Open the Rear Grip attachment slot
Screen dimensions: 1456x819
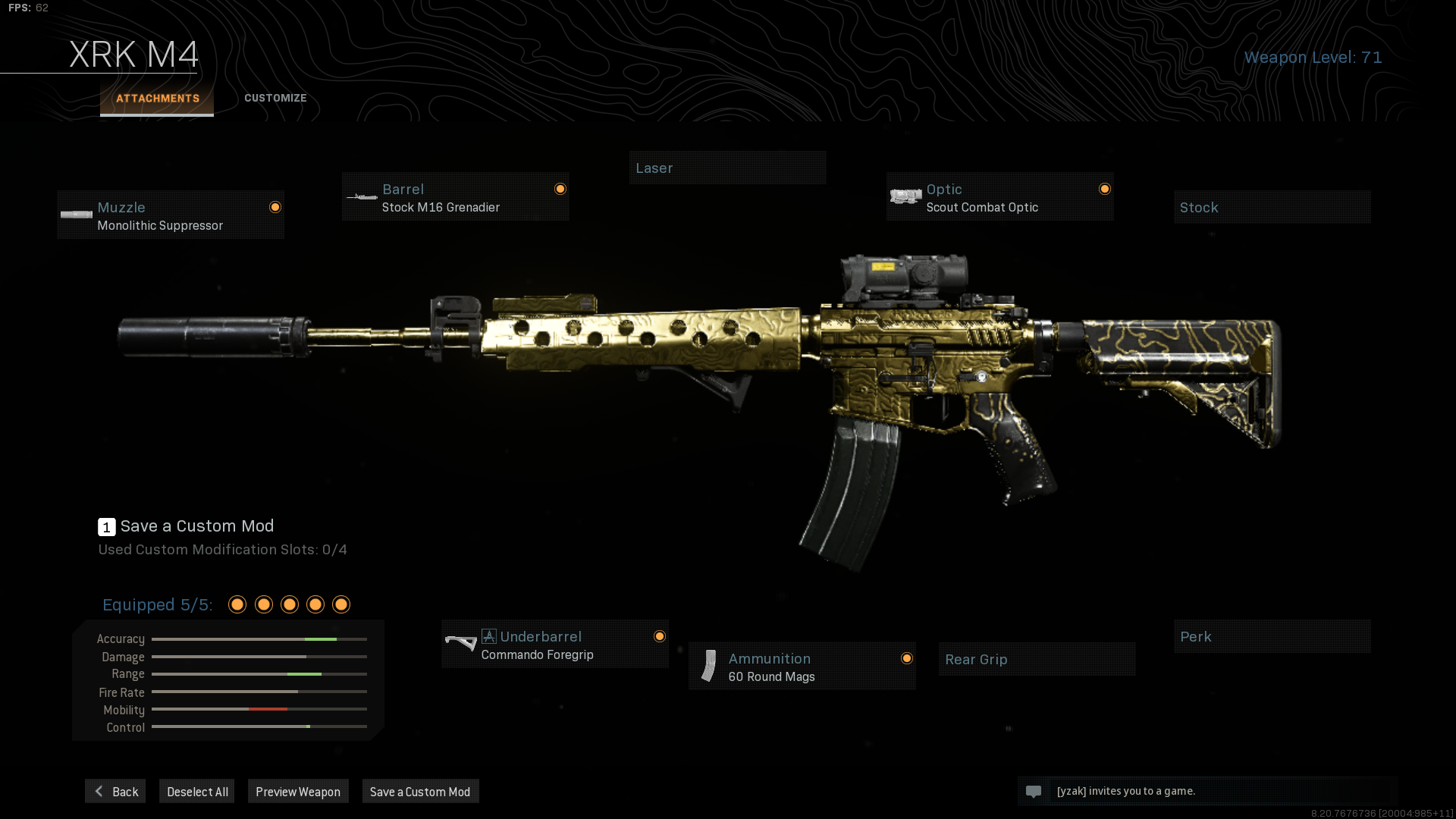pyautogui.click(x=1036, y=658)
